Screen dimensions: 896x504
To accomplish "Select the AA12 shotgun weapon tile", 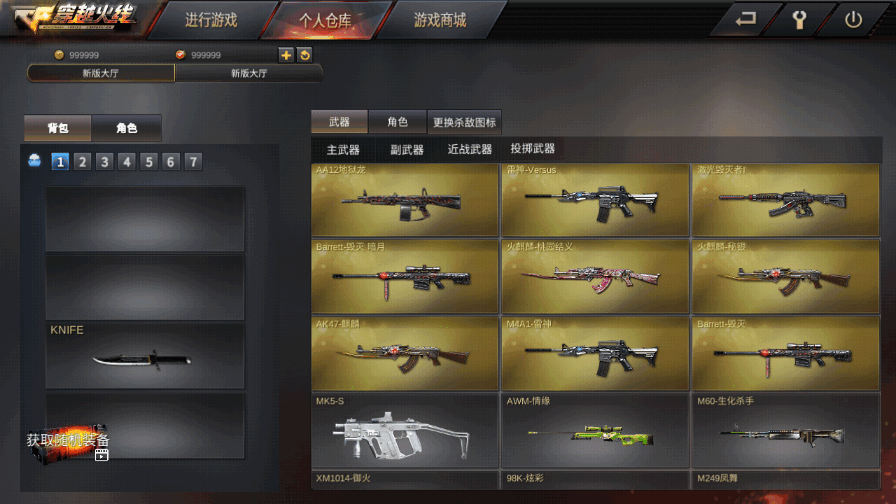I will tap(404, 200).
